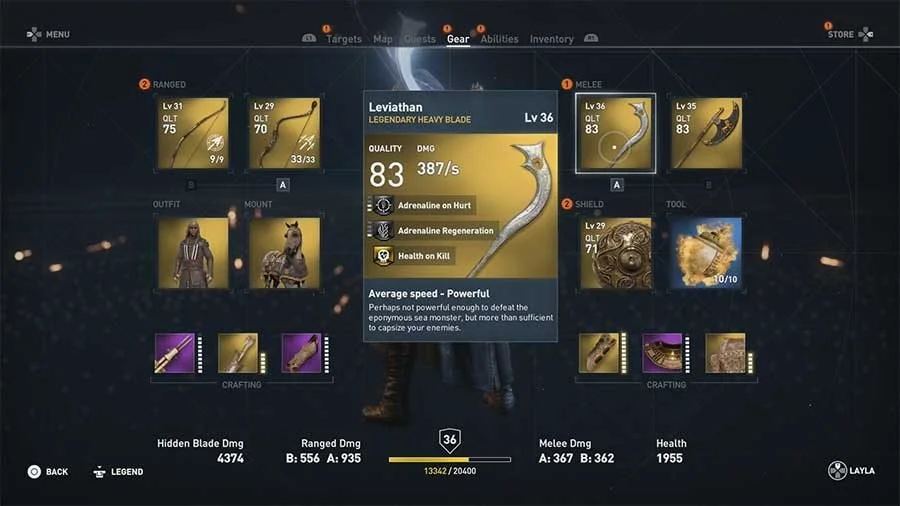900x506 pixels.
Task: Go to the Inventory tab
Action: tap(552, 39)
